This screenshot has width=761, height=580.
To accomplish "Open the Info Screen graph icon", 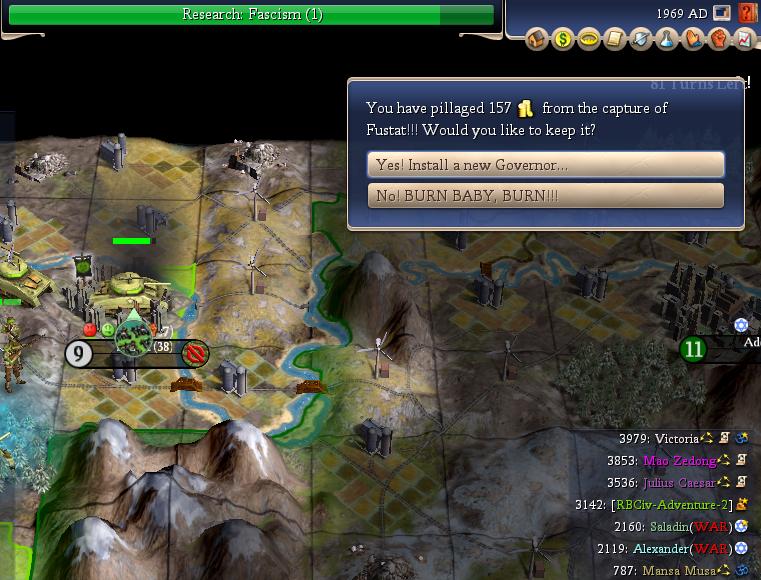I will (745, 40).
